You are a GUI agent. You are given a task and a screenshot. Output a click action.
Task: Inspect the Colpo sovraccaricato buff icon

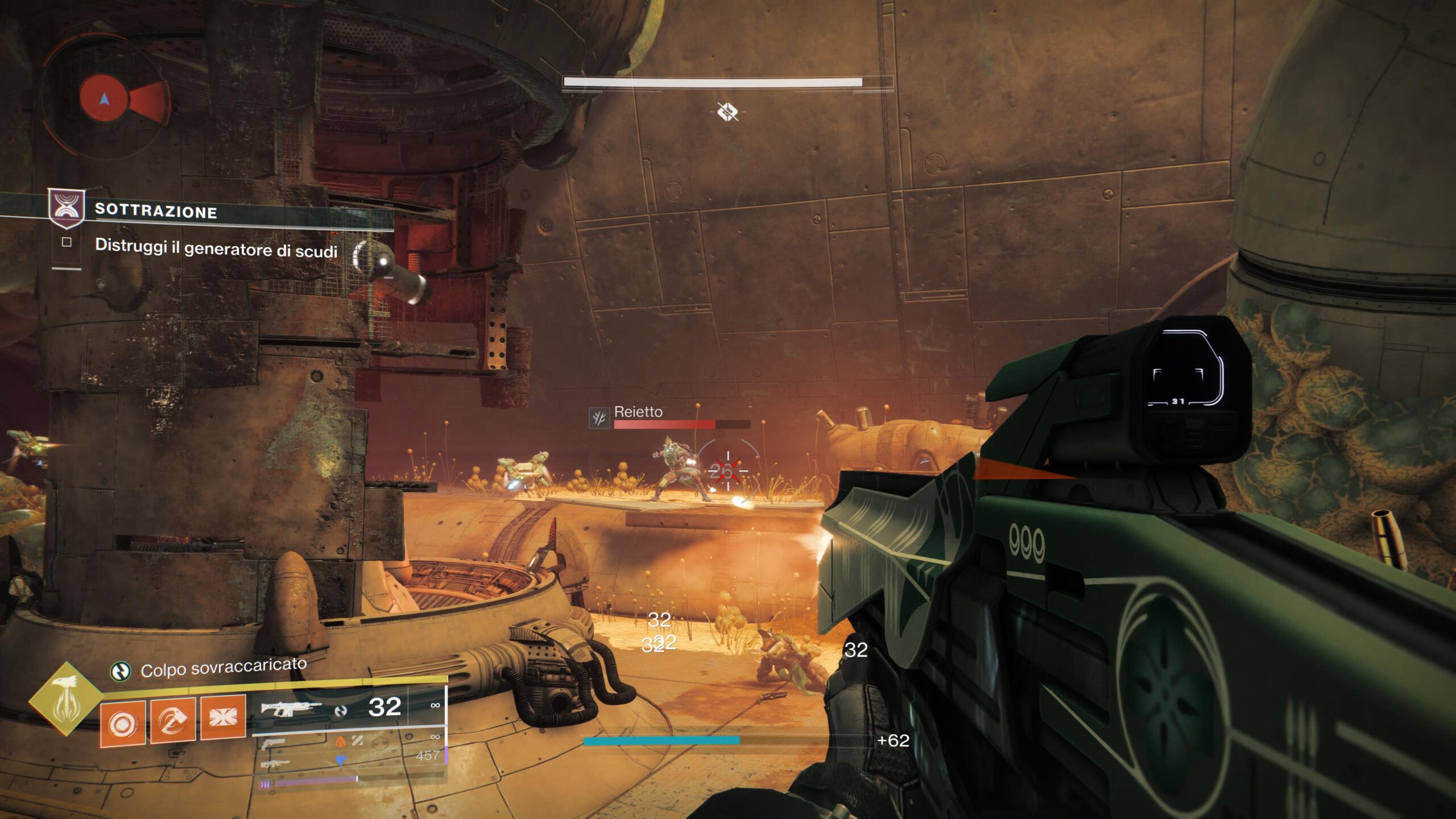click(x=120, y=672)
